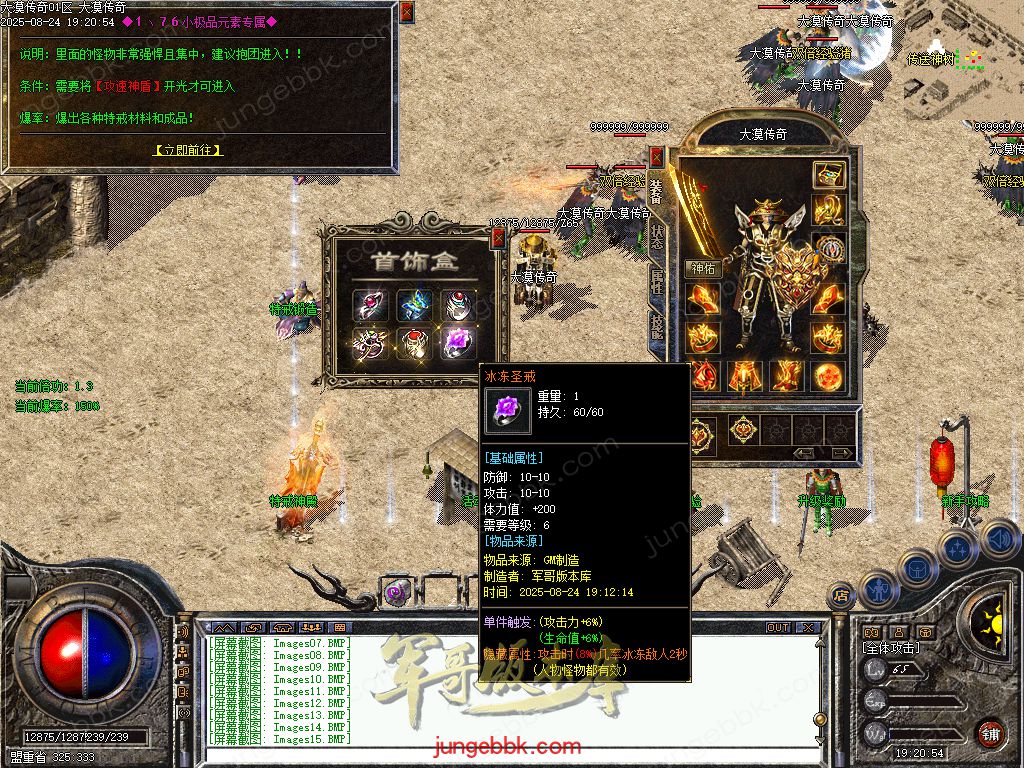Click the 【立即前往】 go-now link
Screen dimensions: 1024x768
point(188,150)
